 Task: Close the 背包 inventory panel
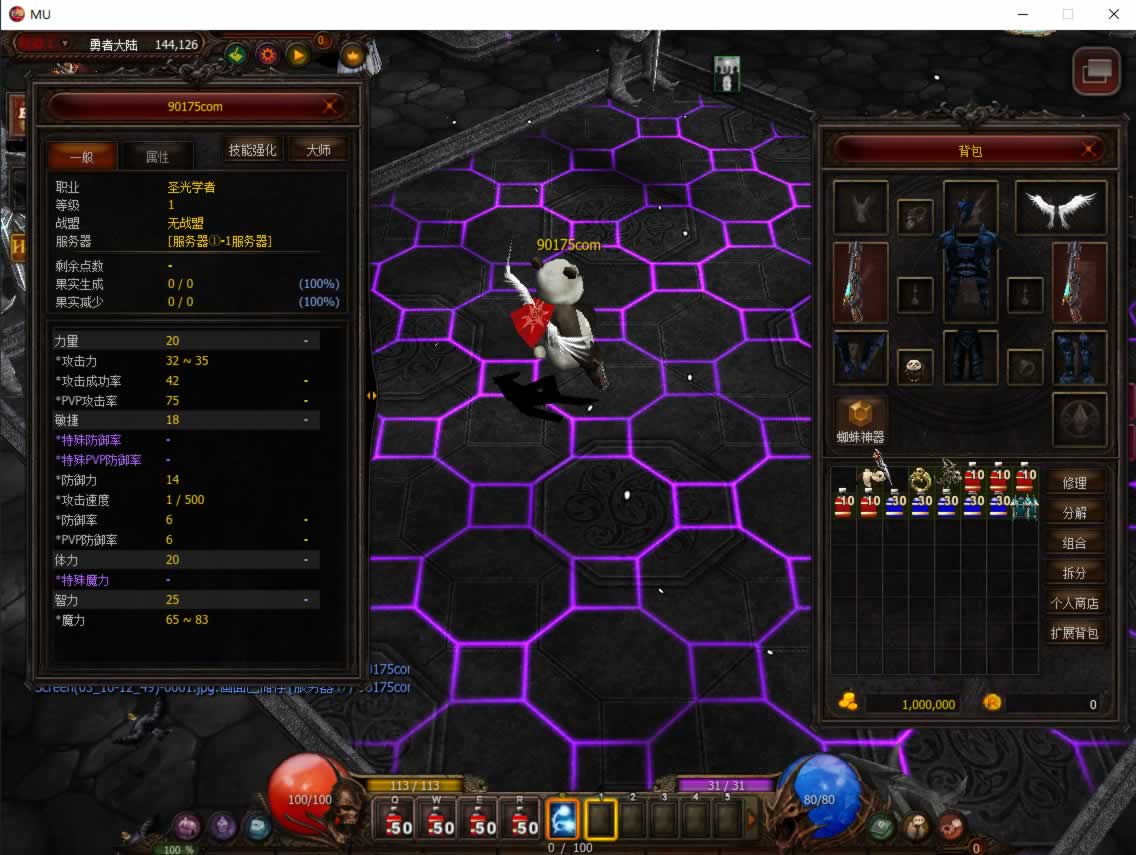[x=1089, y=150]
